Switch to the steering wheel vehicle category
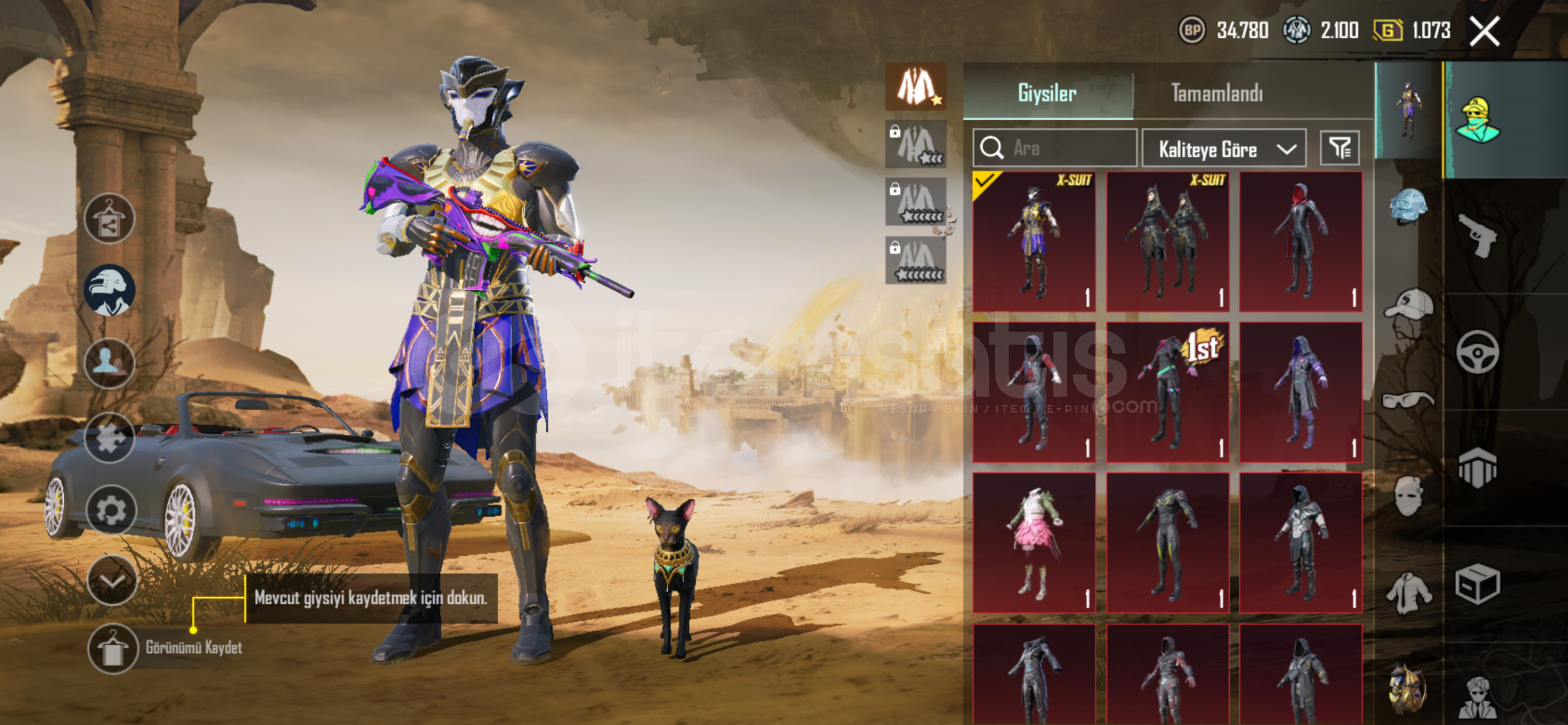 point(1477,352)
